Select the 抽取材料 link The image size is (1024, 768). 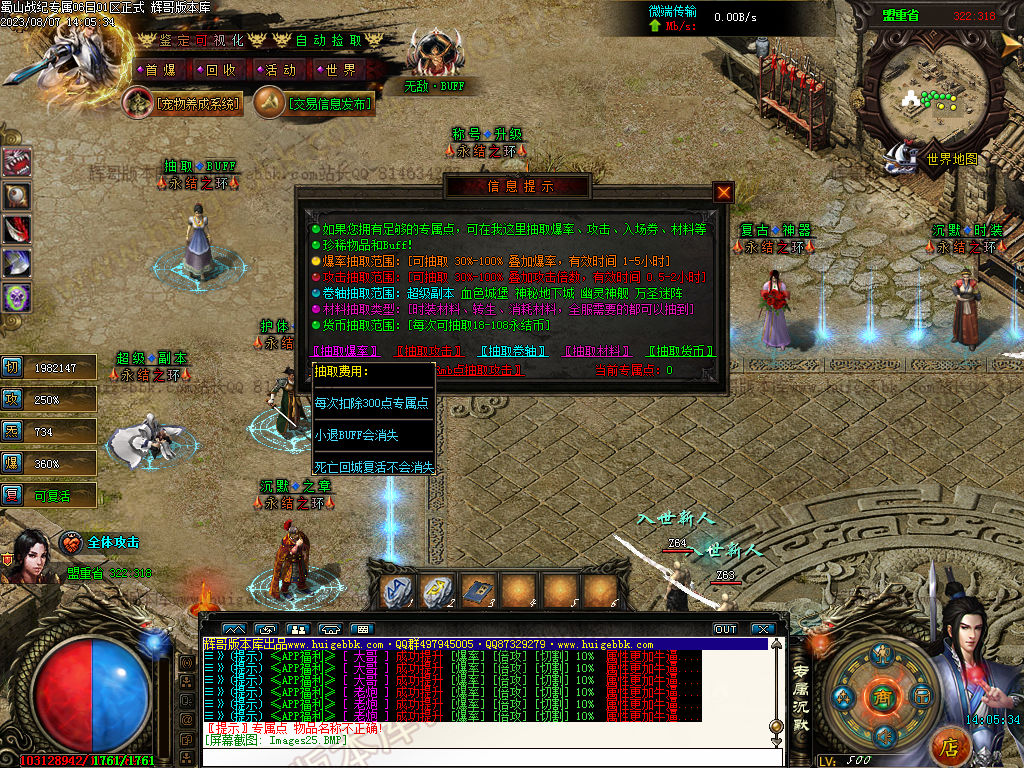(598, 352)
